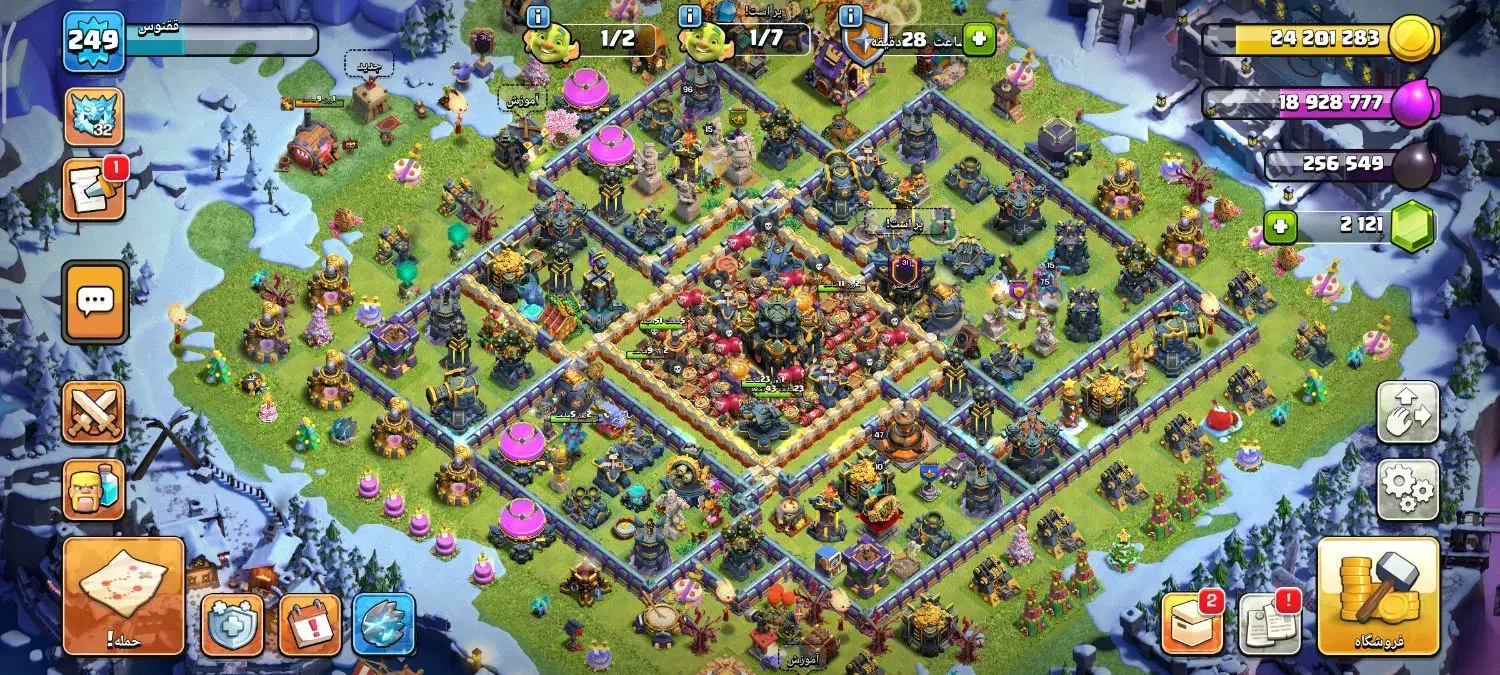
Task: Open the snowy shield button
Action: point(233,624)
